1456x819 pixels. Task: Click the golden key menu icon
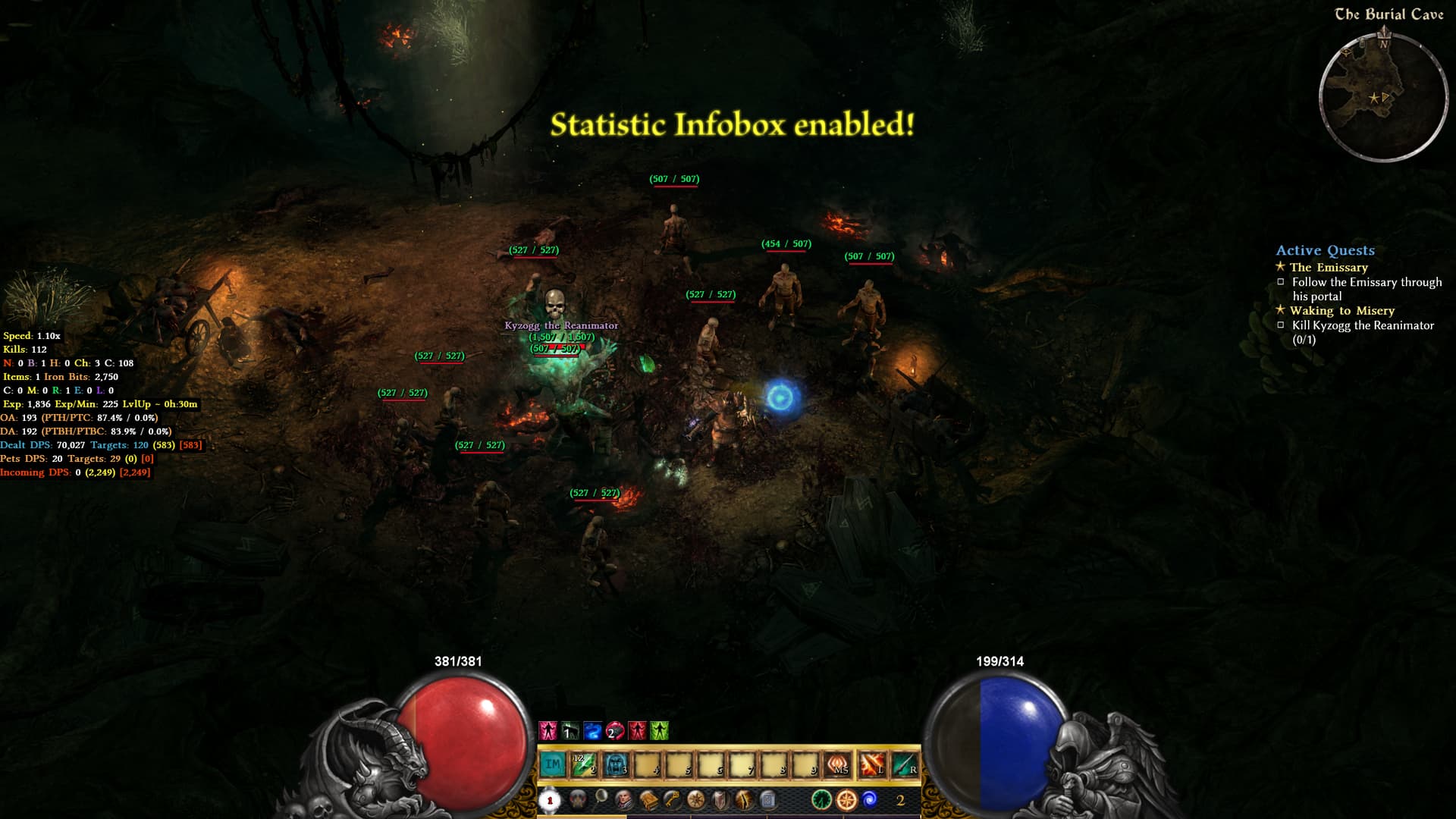pyautogui.click(x=672, y=799)
